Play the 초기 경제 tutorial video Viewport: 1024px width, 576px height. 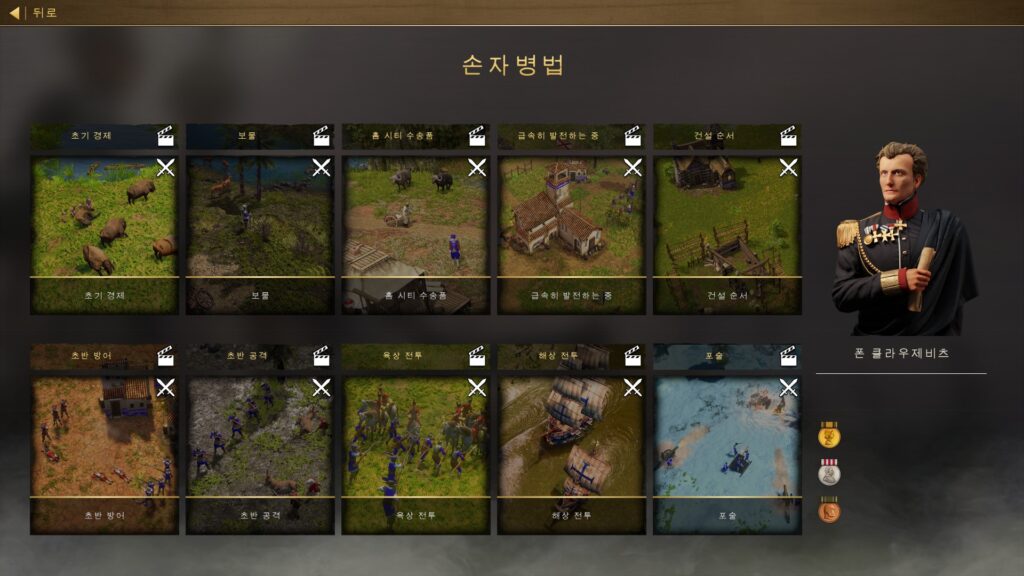tap(166, 136)
